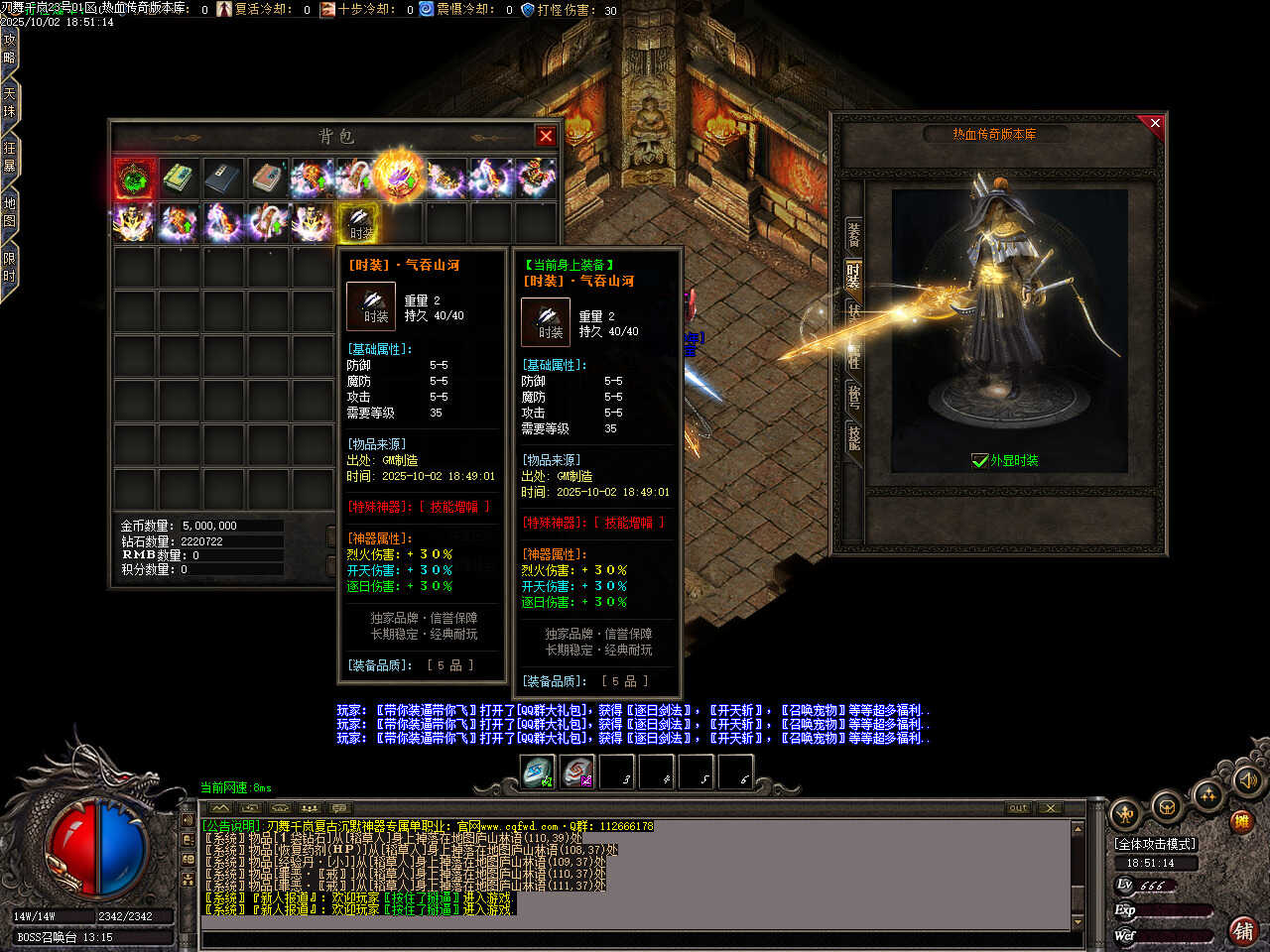Viewport: 1270px width, 952px height.
Task: Open the 称号 title tab
Action: coord(853,397)
